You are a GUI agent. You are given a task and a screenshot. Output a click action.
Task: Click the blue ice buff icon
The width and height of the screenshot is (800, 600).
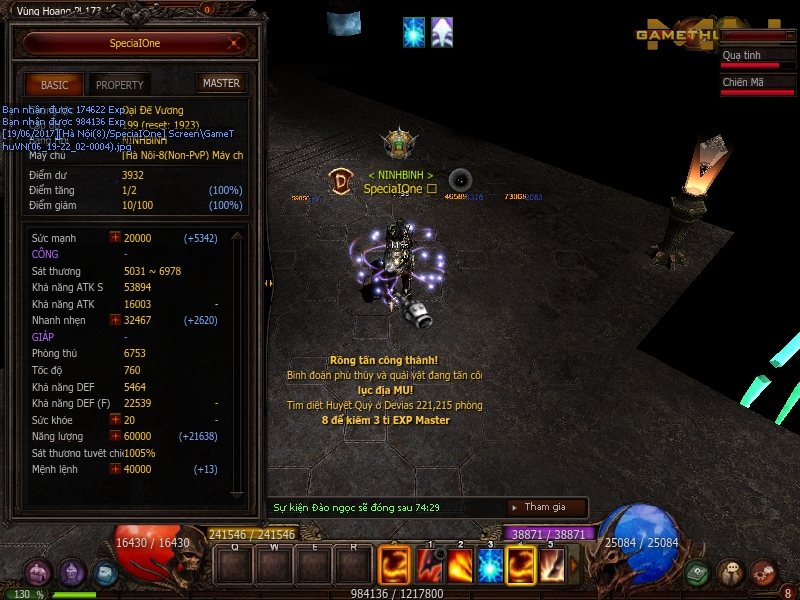point(413,32)
